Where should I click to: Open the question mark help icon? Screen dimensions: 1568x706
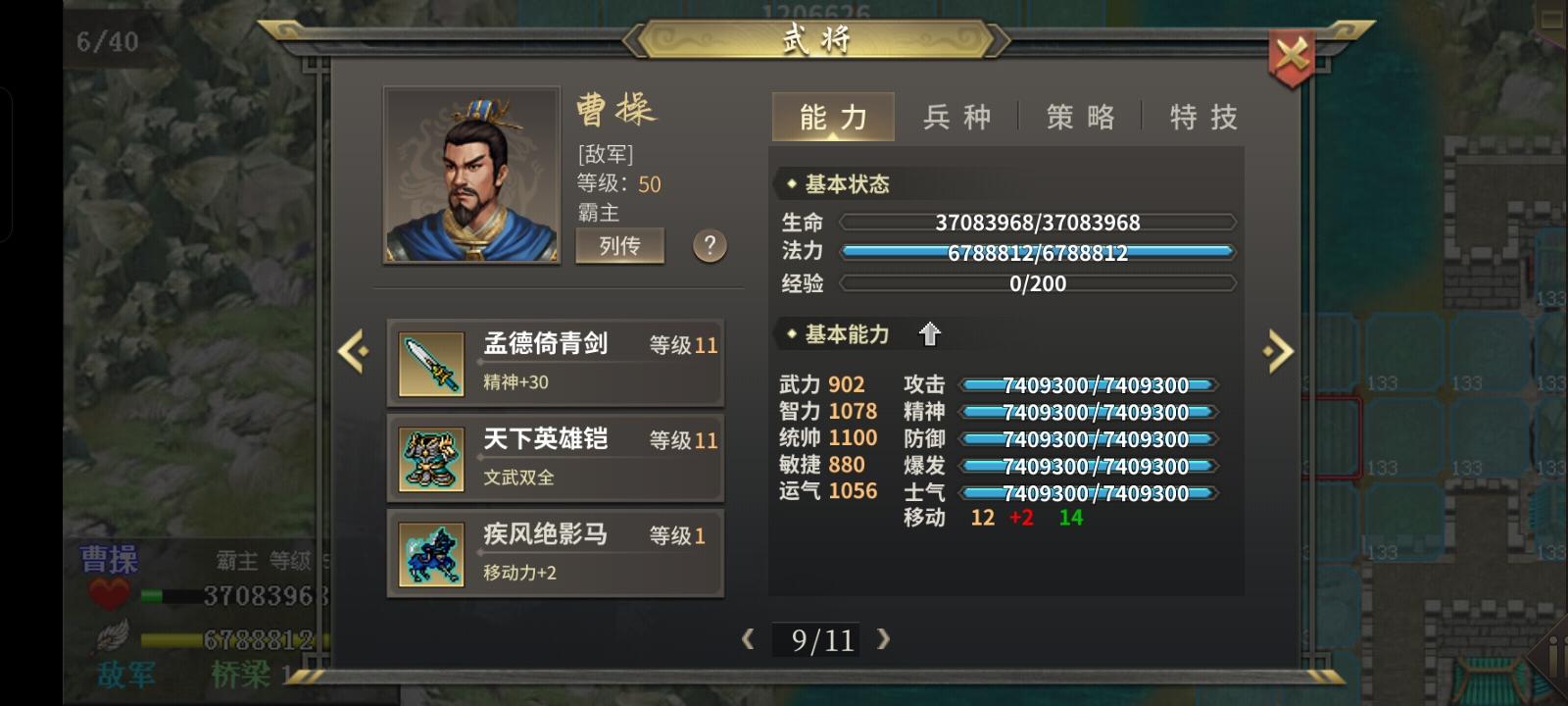(710, 247)
